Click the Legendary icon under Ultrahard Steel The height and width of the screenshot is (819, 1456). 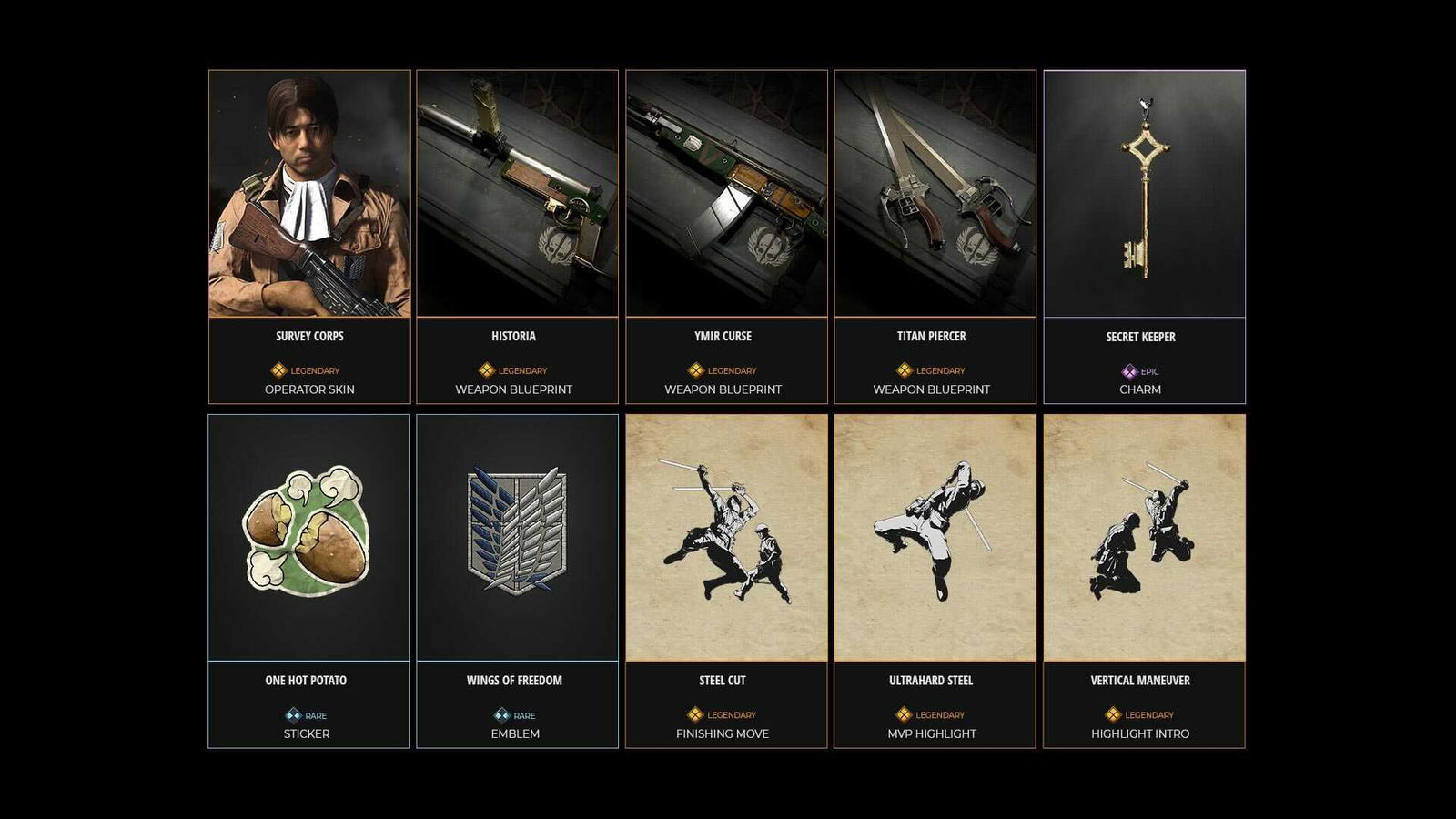(x=902, y=715)
